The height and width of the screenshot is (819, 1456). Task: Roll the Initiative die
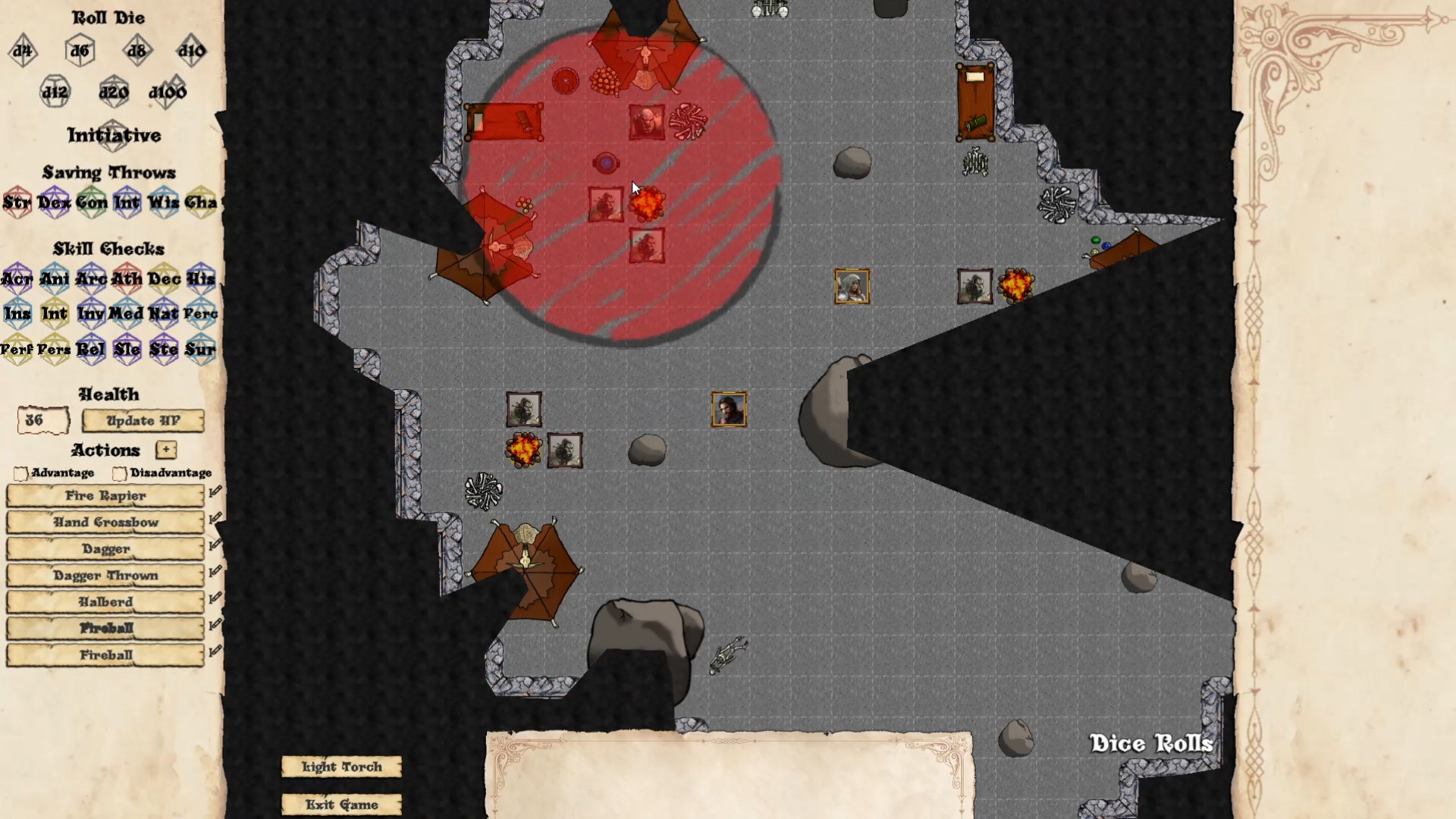pyautogui.click(x=114, y=136)
